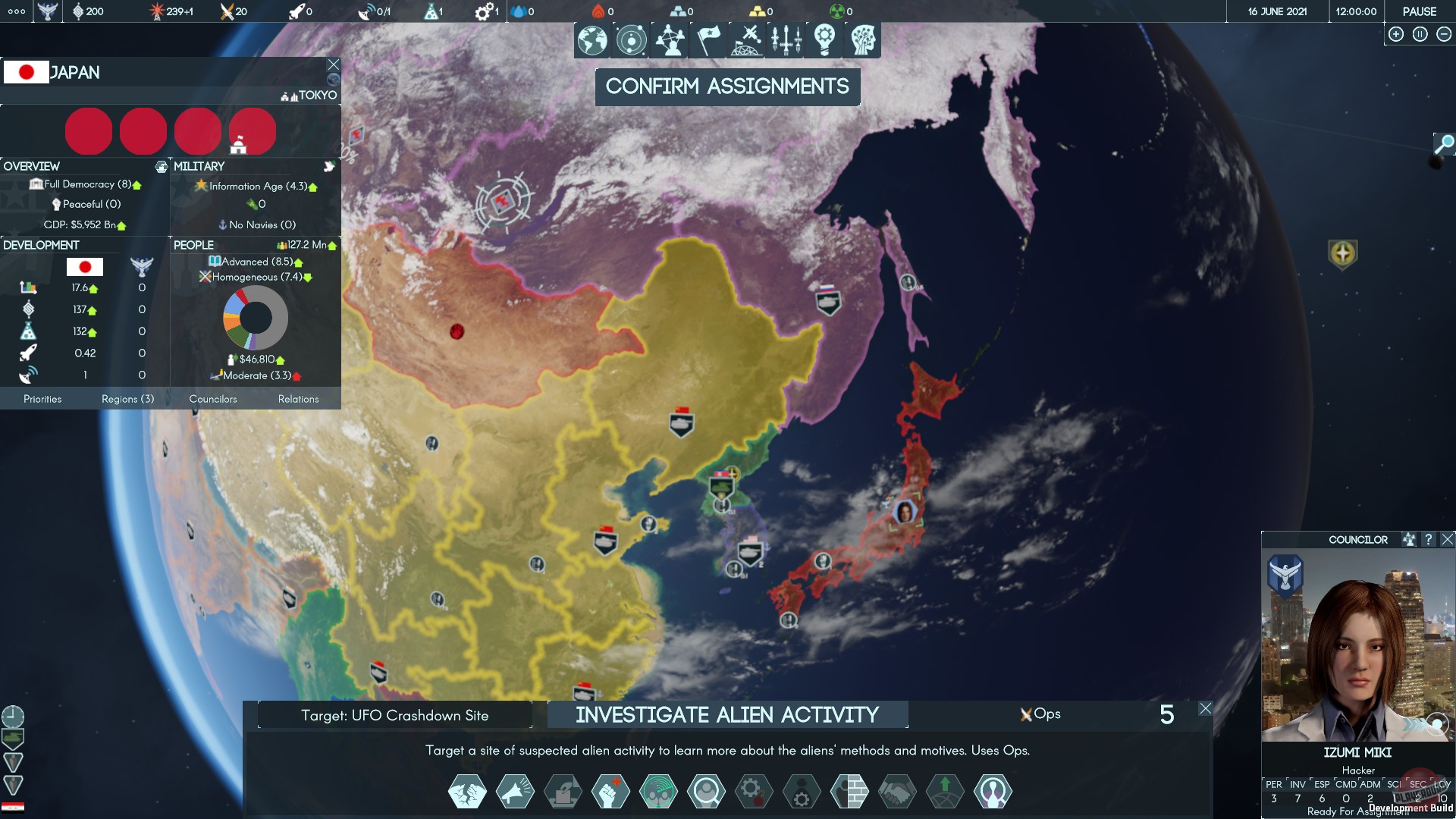This screenshot has width=1456, height=819.
Task: Select Izumi Miki's portrait
Action: coord(1357,648)
